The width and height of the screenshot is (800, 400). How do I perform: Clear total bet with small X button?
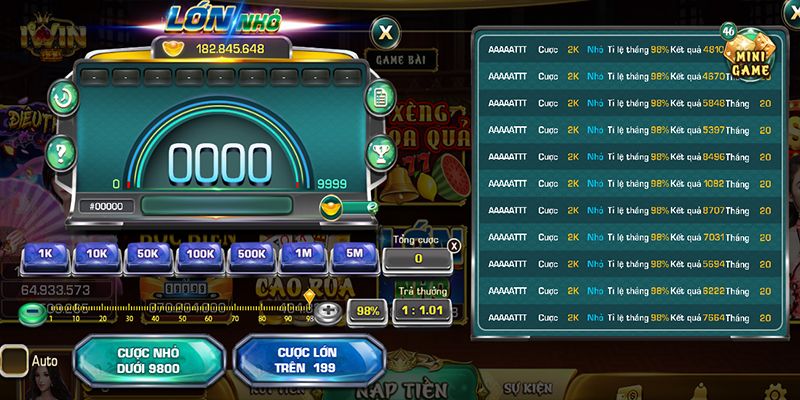pos(454,245)
